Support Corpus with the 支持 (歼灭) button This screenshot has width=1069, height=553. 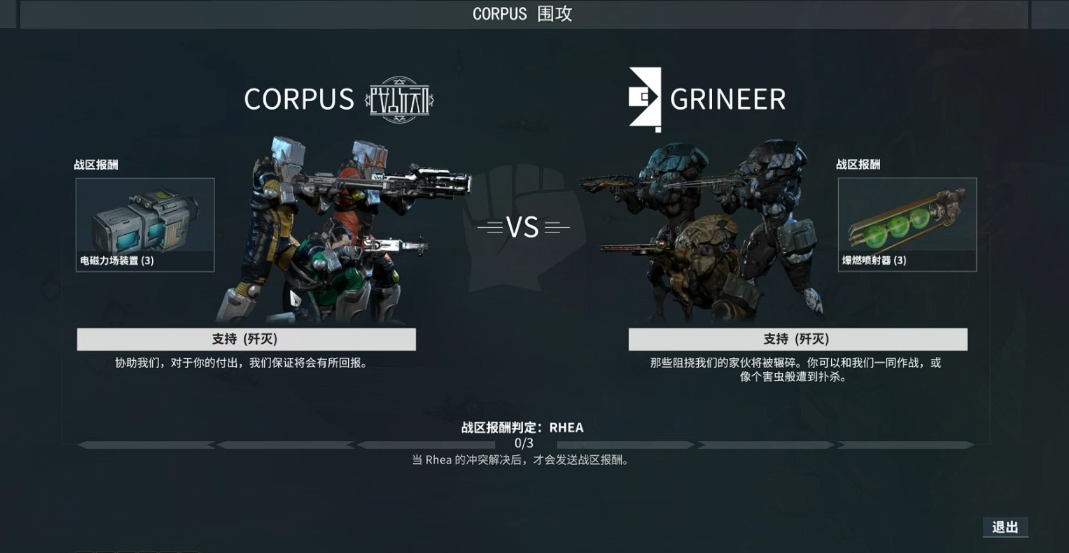tap(246, 339)
